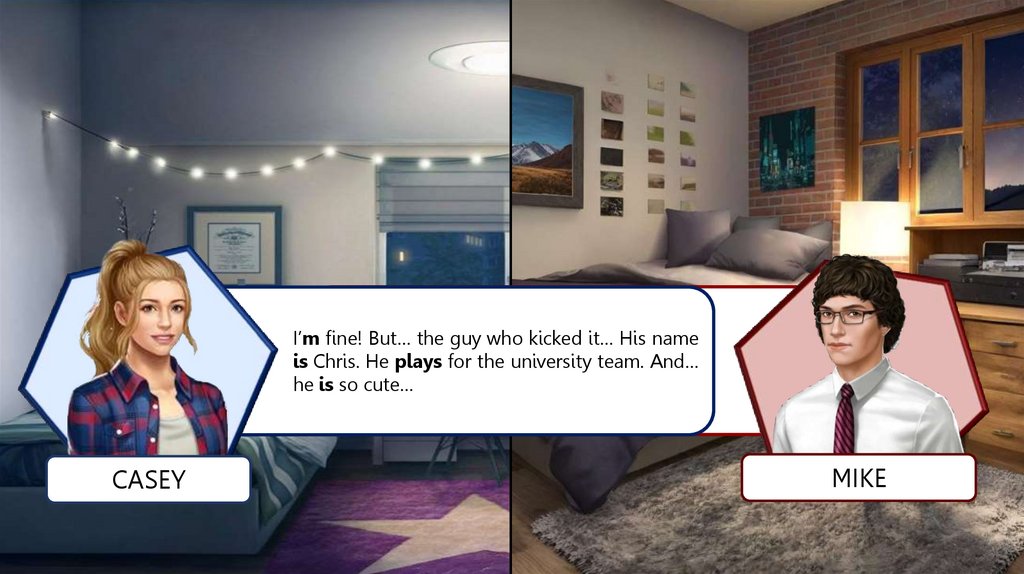Select Casey's hexagonal portrait
The image size is (1024, 574).
click(x=148, y=350)
